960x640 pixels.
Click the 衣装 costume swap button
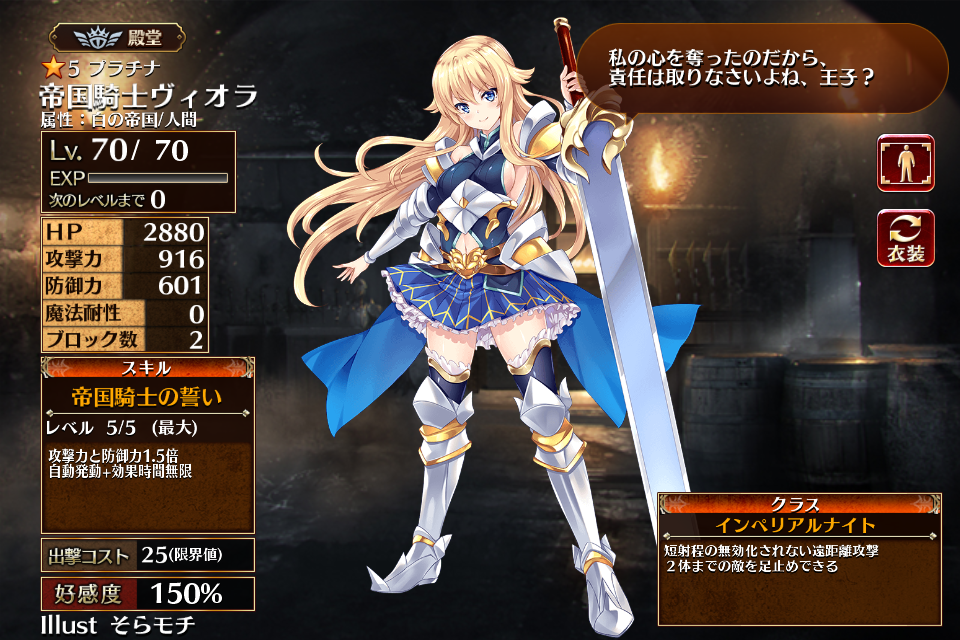pos(905,238)
